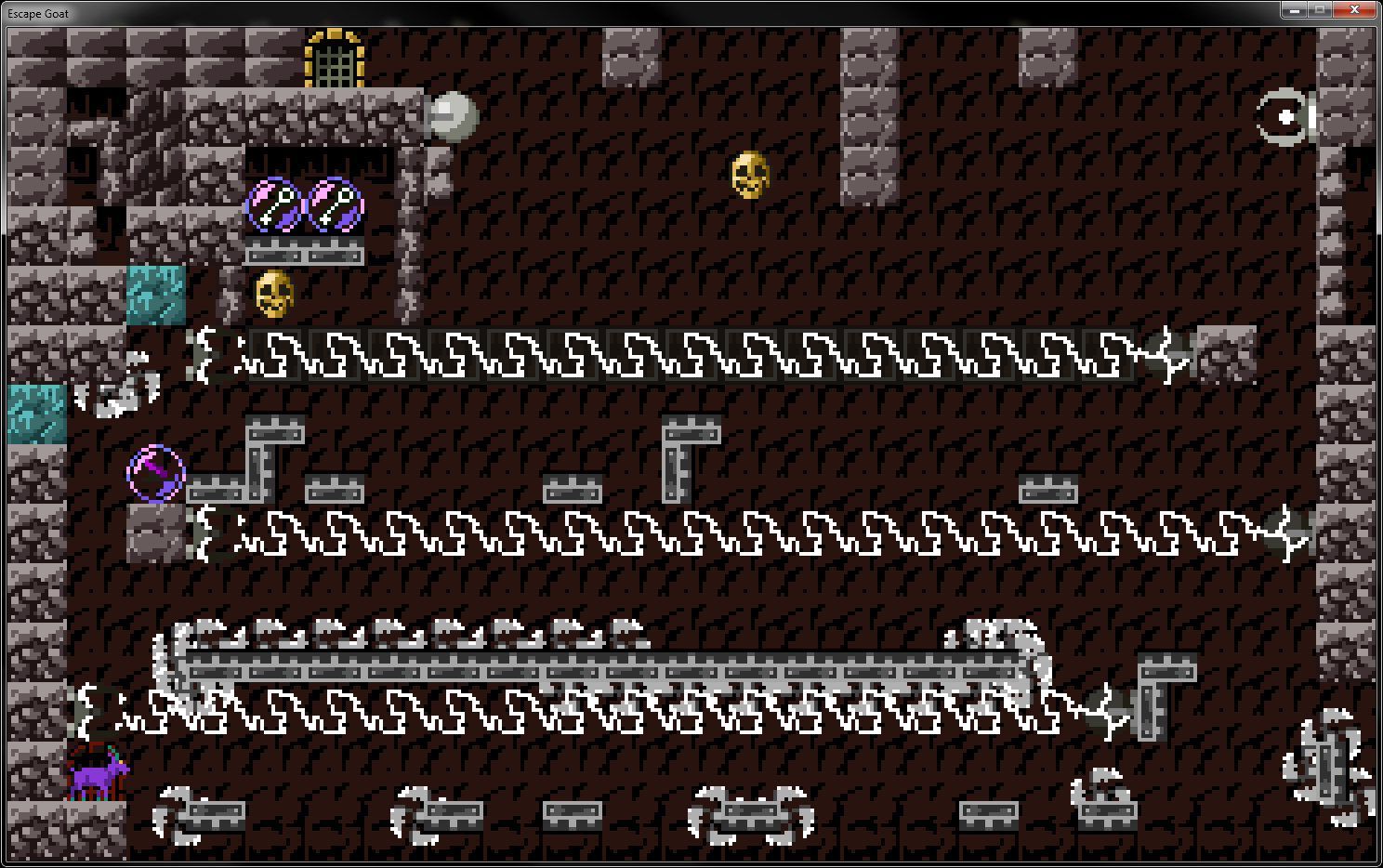The height and width of the screenshot is (868, 1383).
Task: Minimize the Escape Goat window
Action: click(x=1293, y=10)
